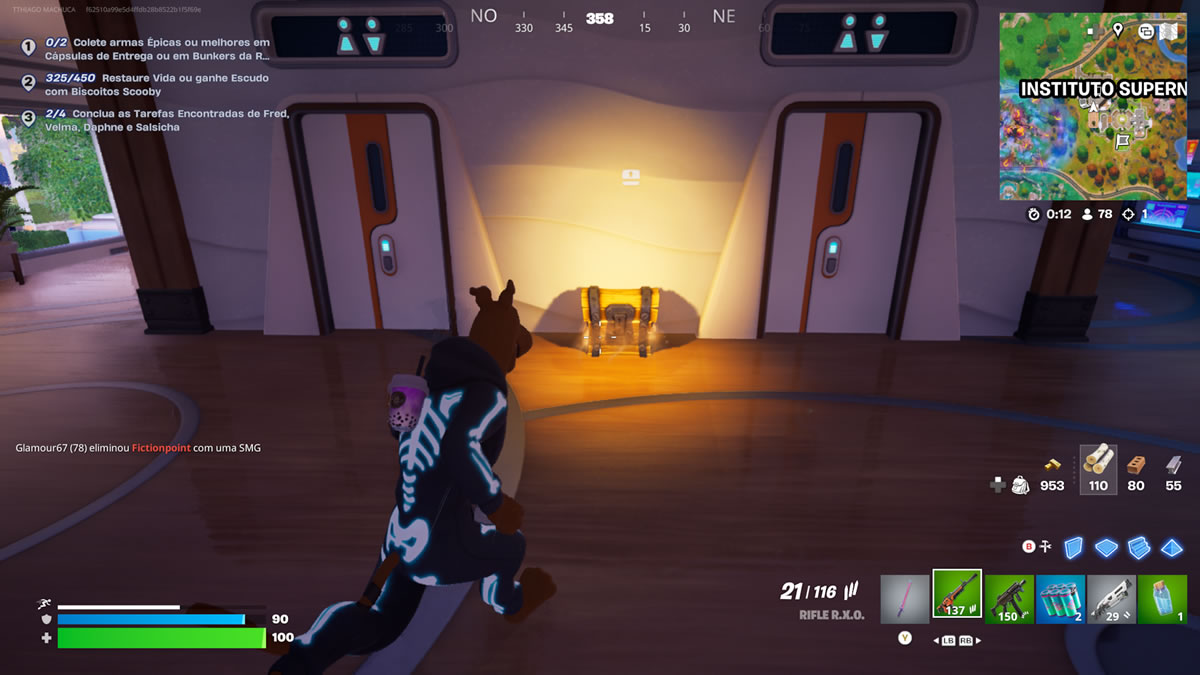The image size is (1200, 675).
Task: Switch to the white shotgun slot
Action: (1111, 598)
